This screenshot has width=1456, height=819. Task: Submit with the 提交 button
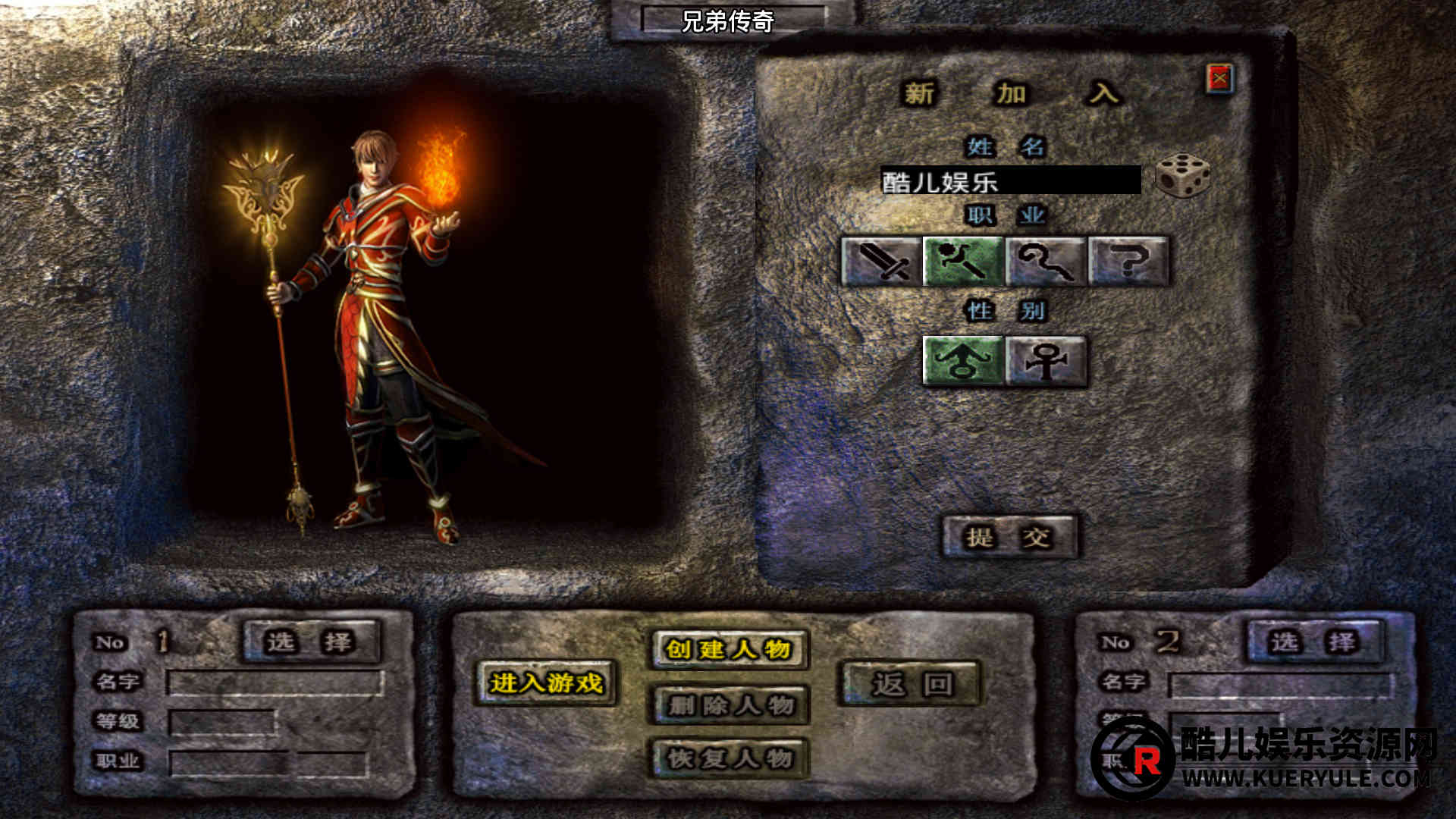[1009, 538]
